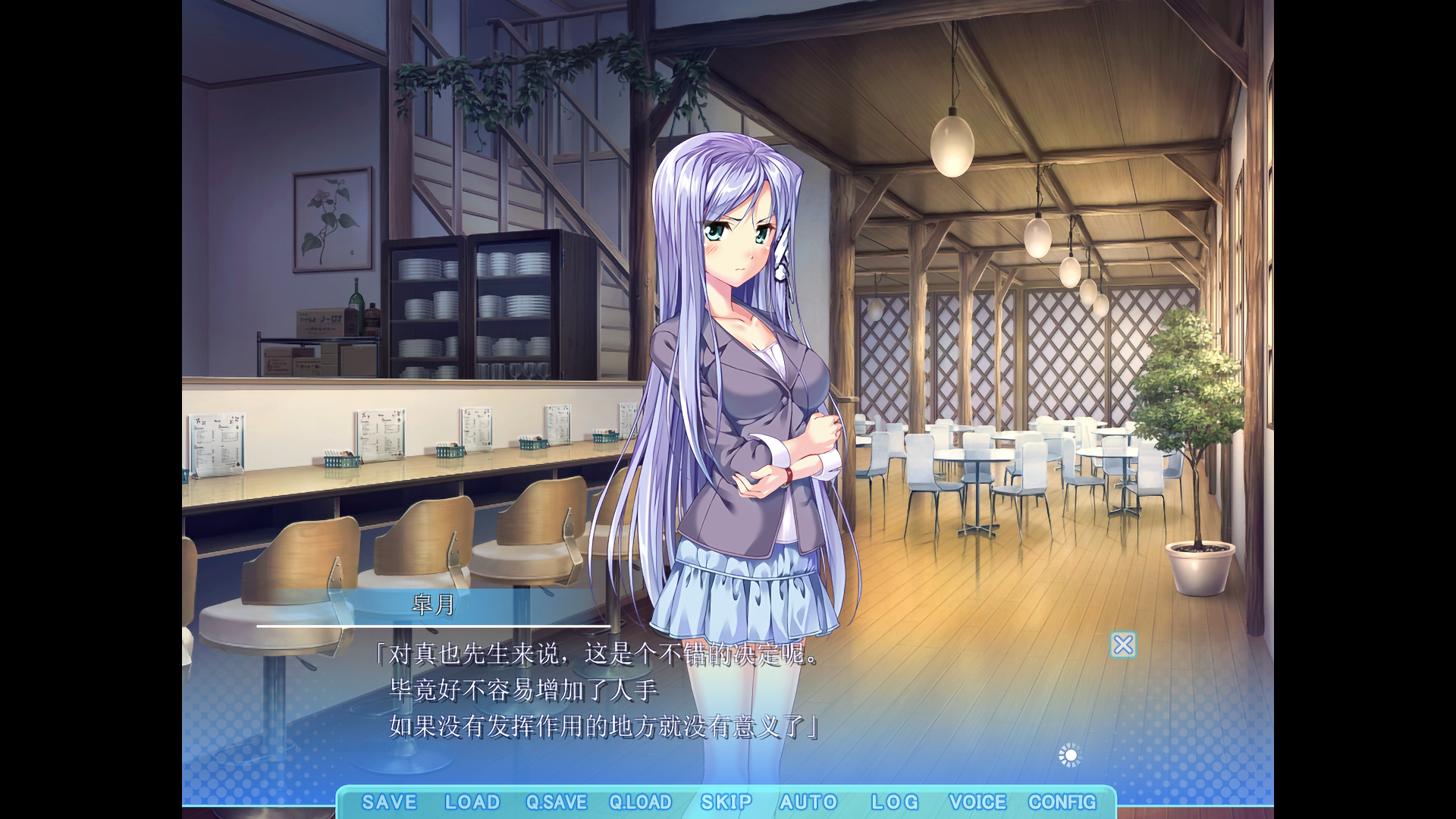Open the CONFIG settings
The width and height of the screenshot is (1456, 819).
tap(1062, 802)
